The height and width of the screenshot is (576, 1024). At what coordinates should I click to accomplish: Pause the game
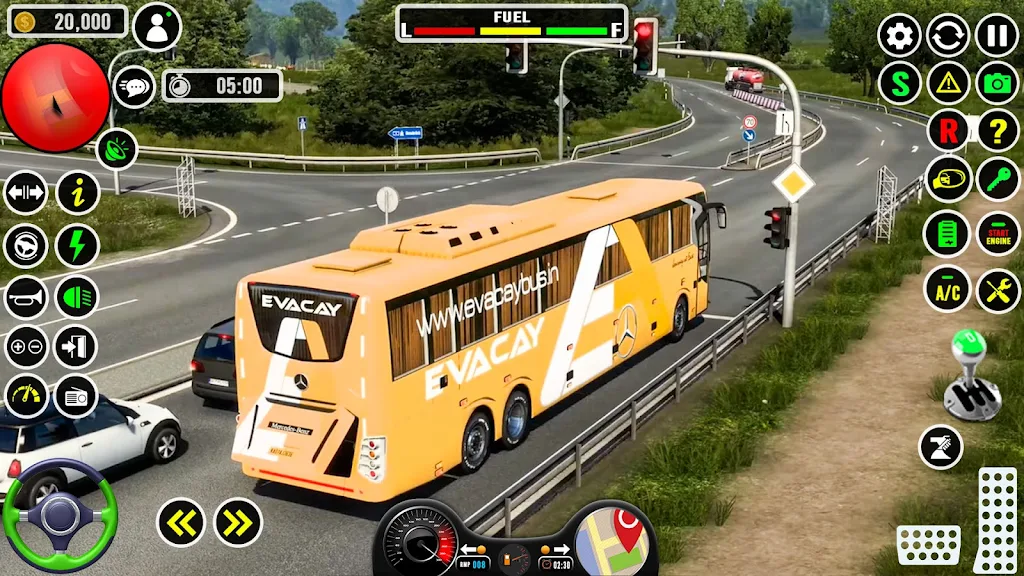coord(997,35)
